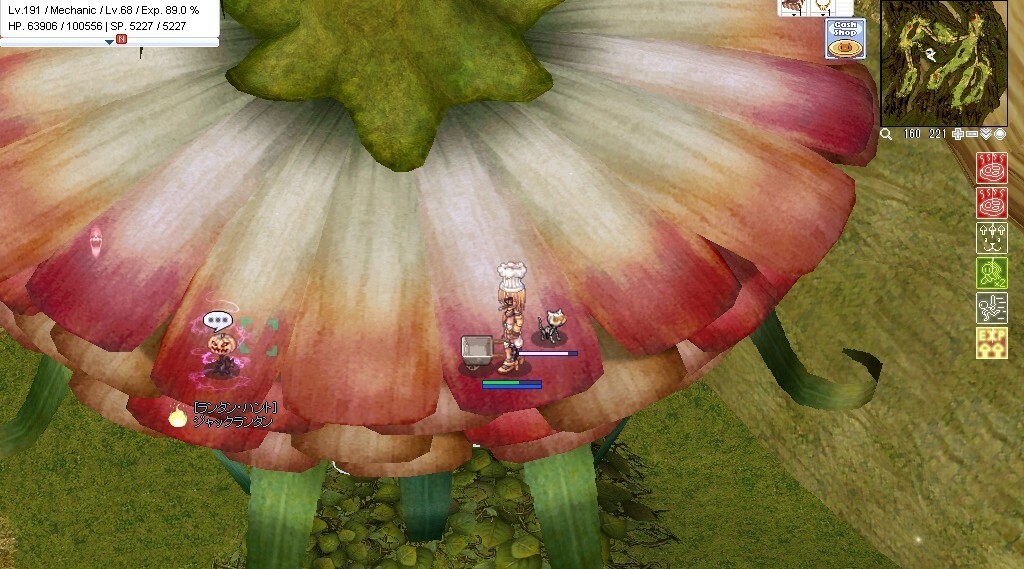Click the running figure buff icon
Screen dimensions: 1024x569
click(991, 308)
